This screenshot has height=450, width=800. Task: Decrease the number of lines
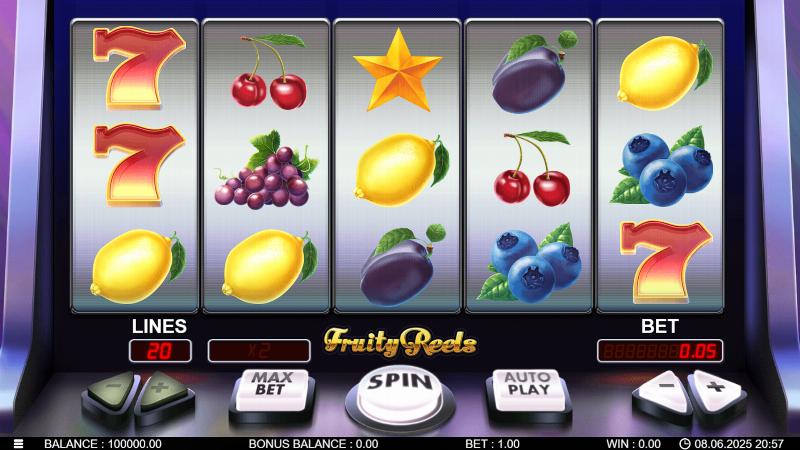(114, 386)
